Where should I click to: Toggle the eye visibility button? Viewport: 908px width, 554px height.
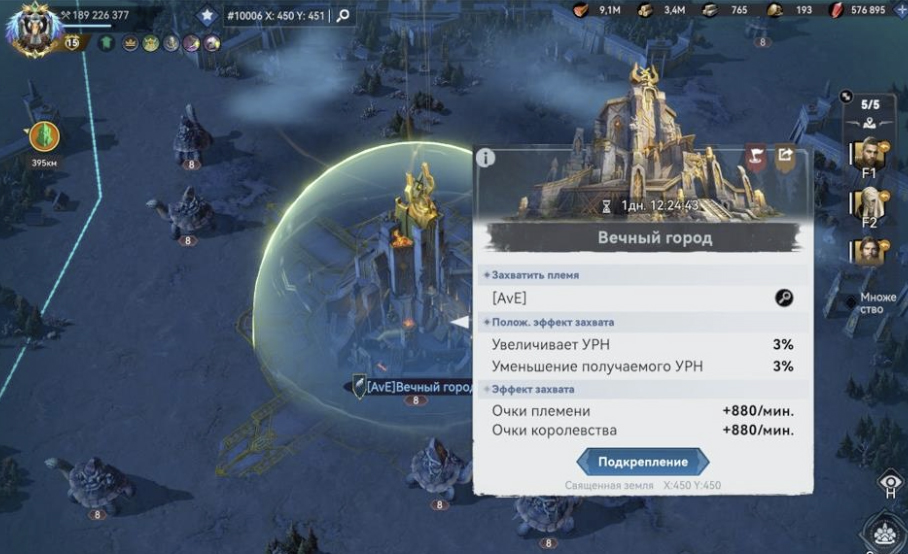tap(888, 484)
